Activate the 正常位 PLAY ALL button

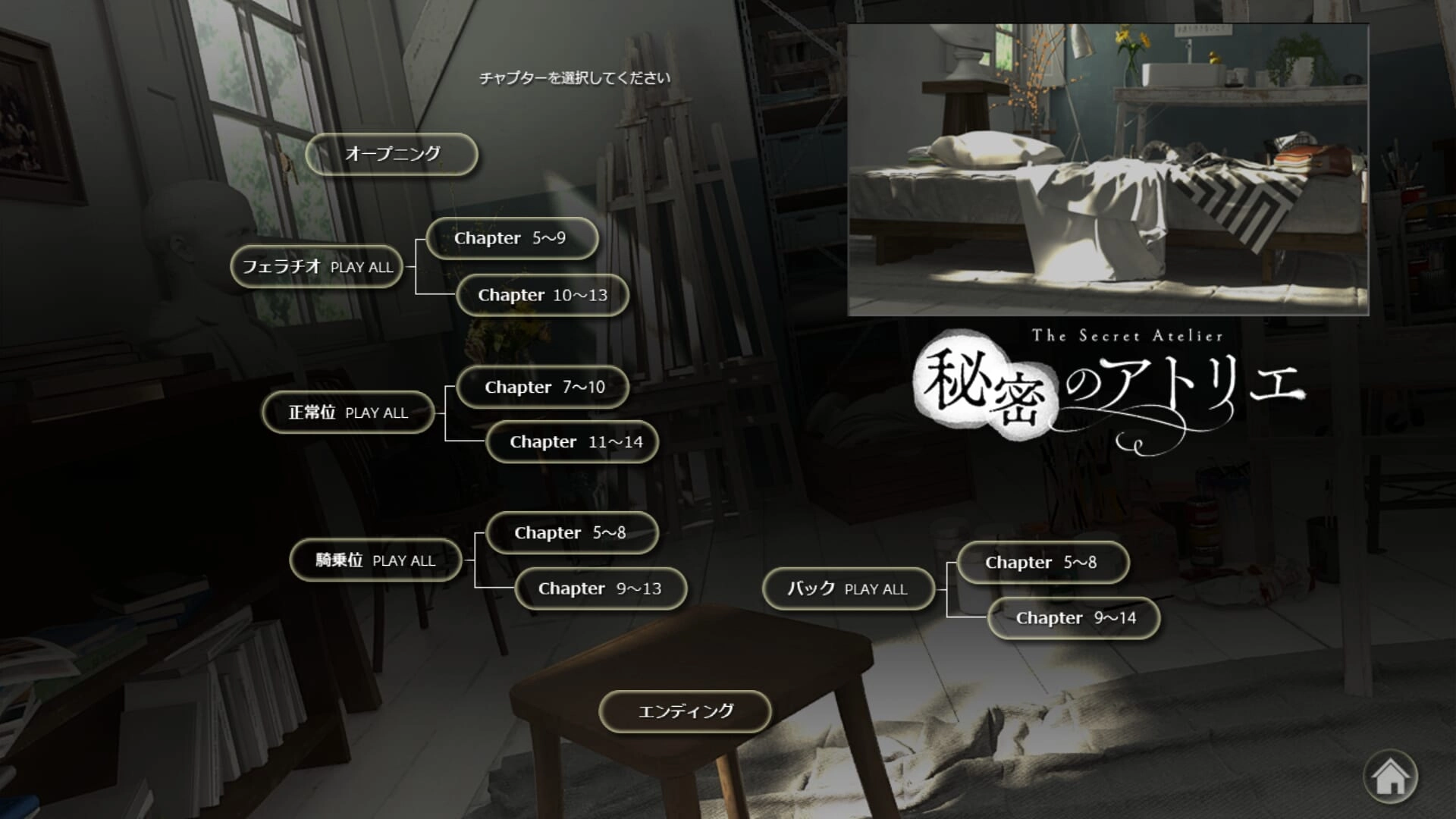point(347,413)
